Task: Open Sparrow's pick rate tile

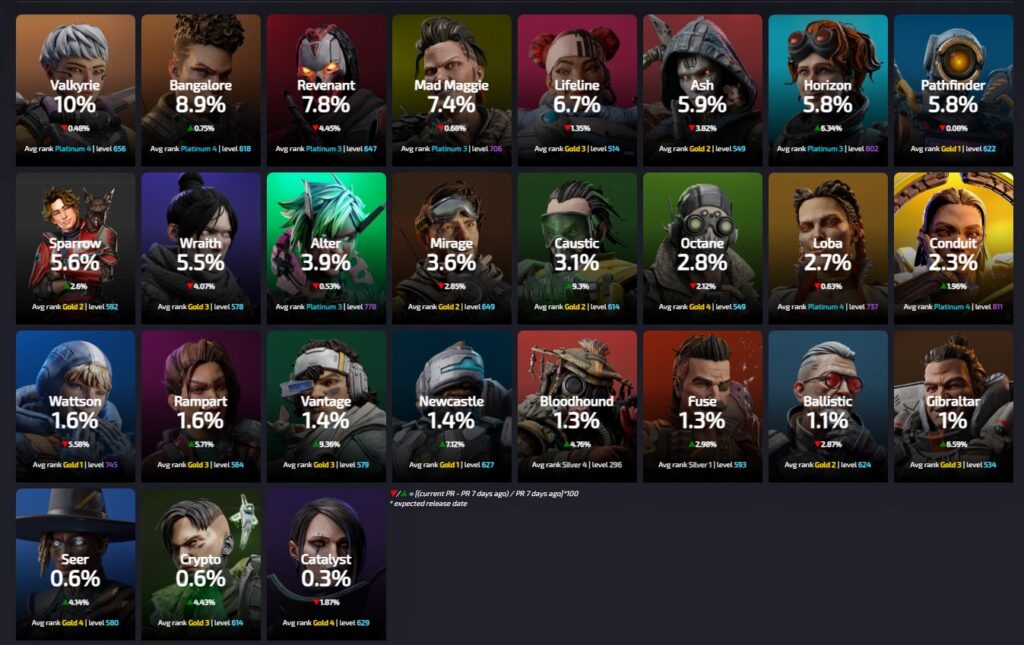Action: tap(75, 248)
